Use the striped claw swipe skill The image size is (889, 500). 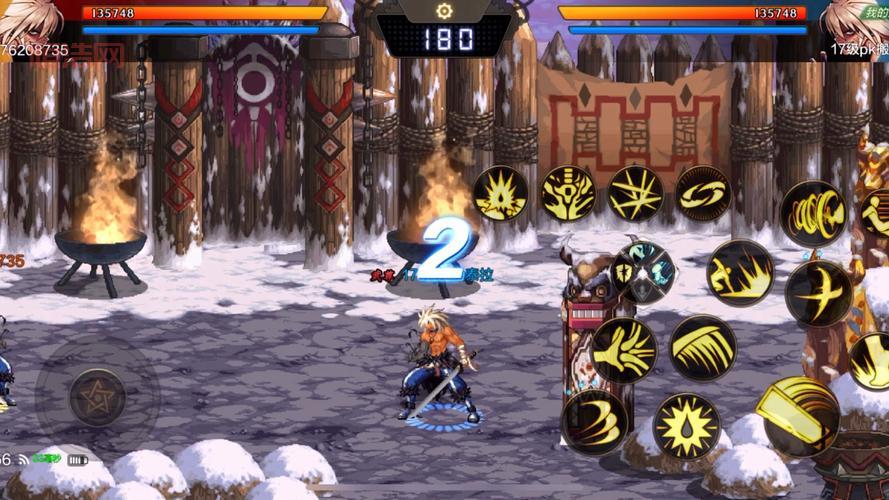[x=702, y=348]
